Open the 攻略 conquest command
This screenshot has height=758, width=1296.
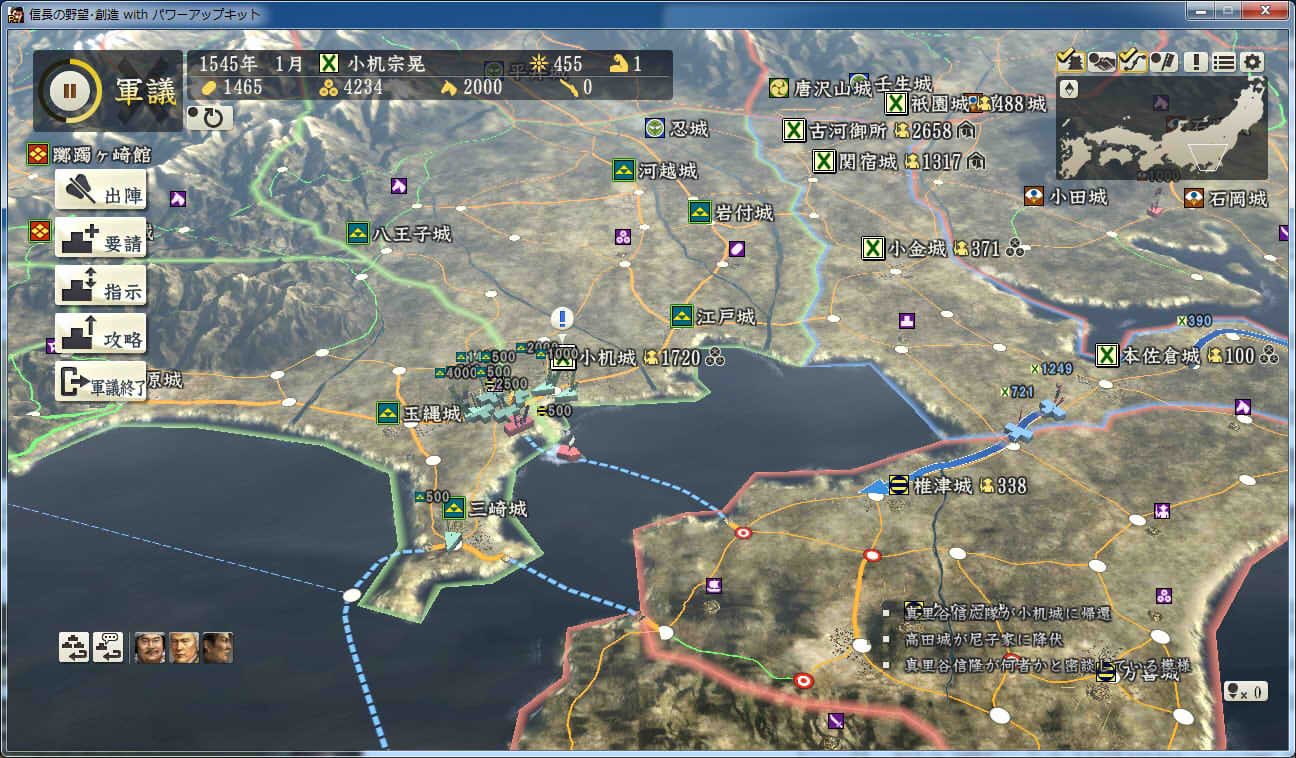tap(100, 334)
